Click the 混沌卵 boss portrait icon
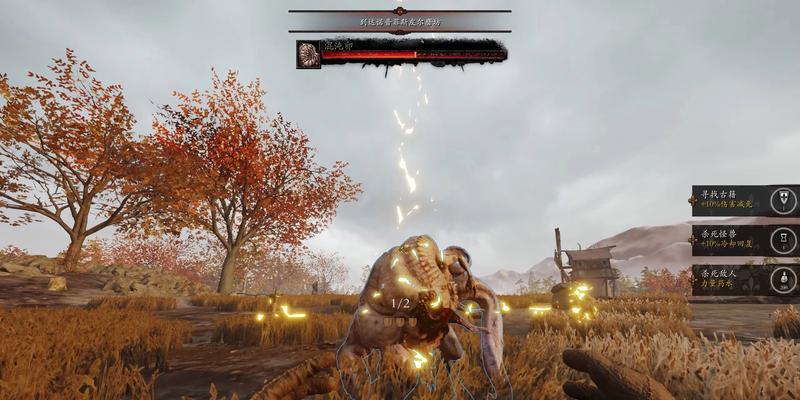 [x=309, y=54]
